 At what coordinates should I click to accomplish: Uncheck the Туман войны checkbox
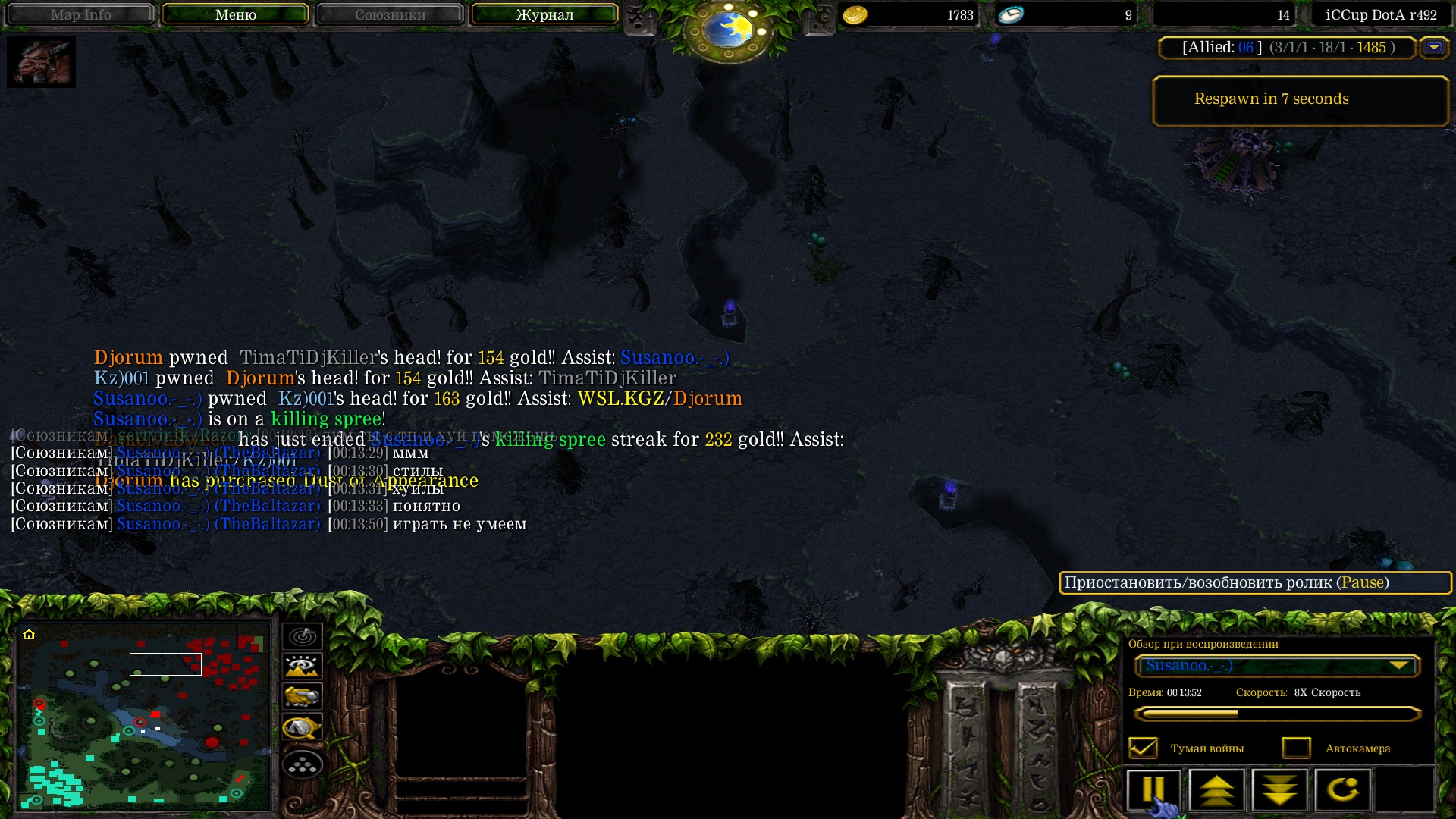(1143, 748)
